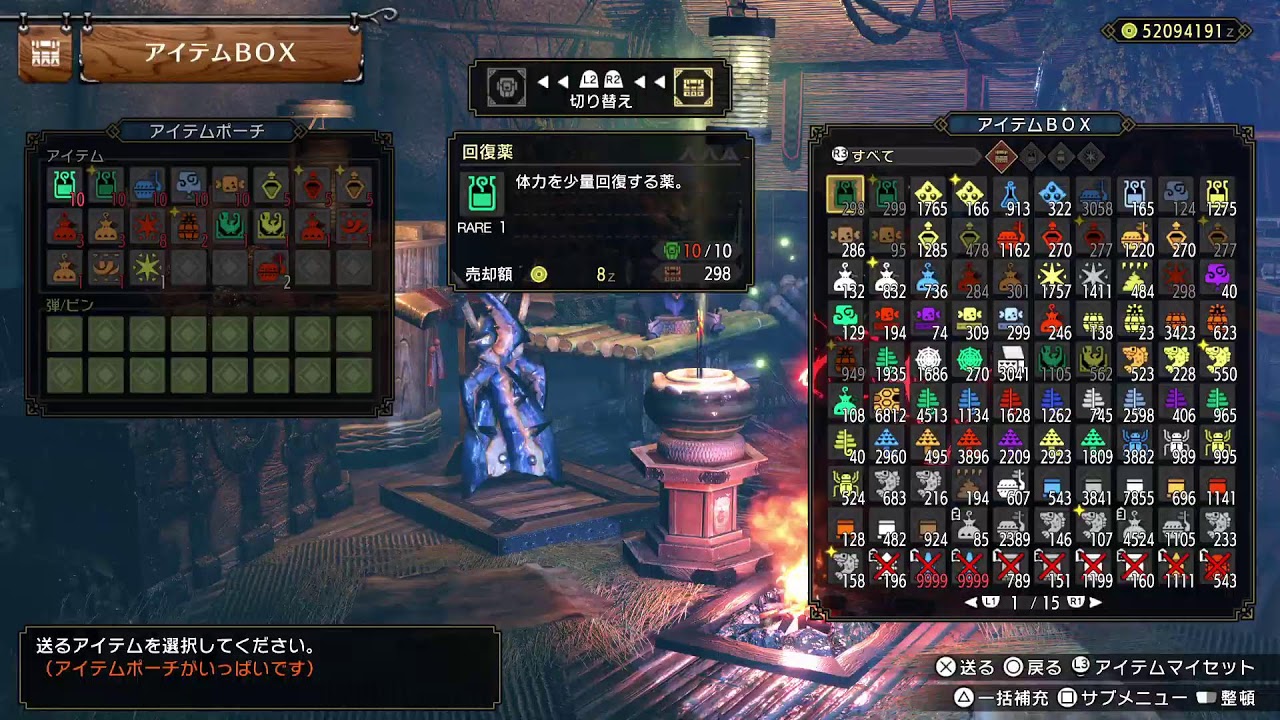
Task: Switch to the dimmed icon in 切り替え bar
Action: 506,88
